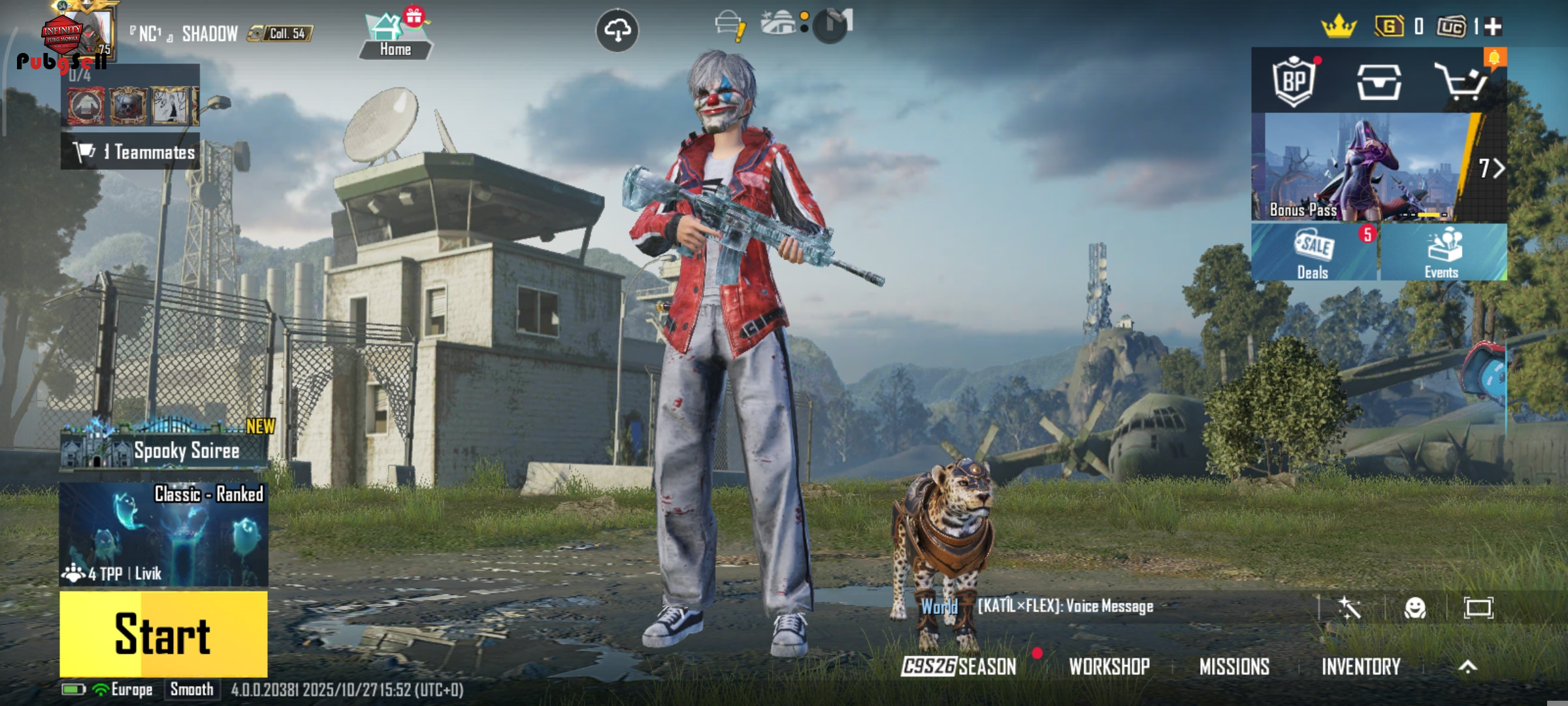Start the match with the yellow Start button
This screenshot has width=1568, height=706.
pos(163,633)
